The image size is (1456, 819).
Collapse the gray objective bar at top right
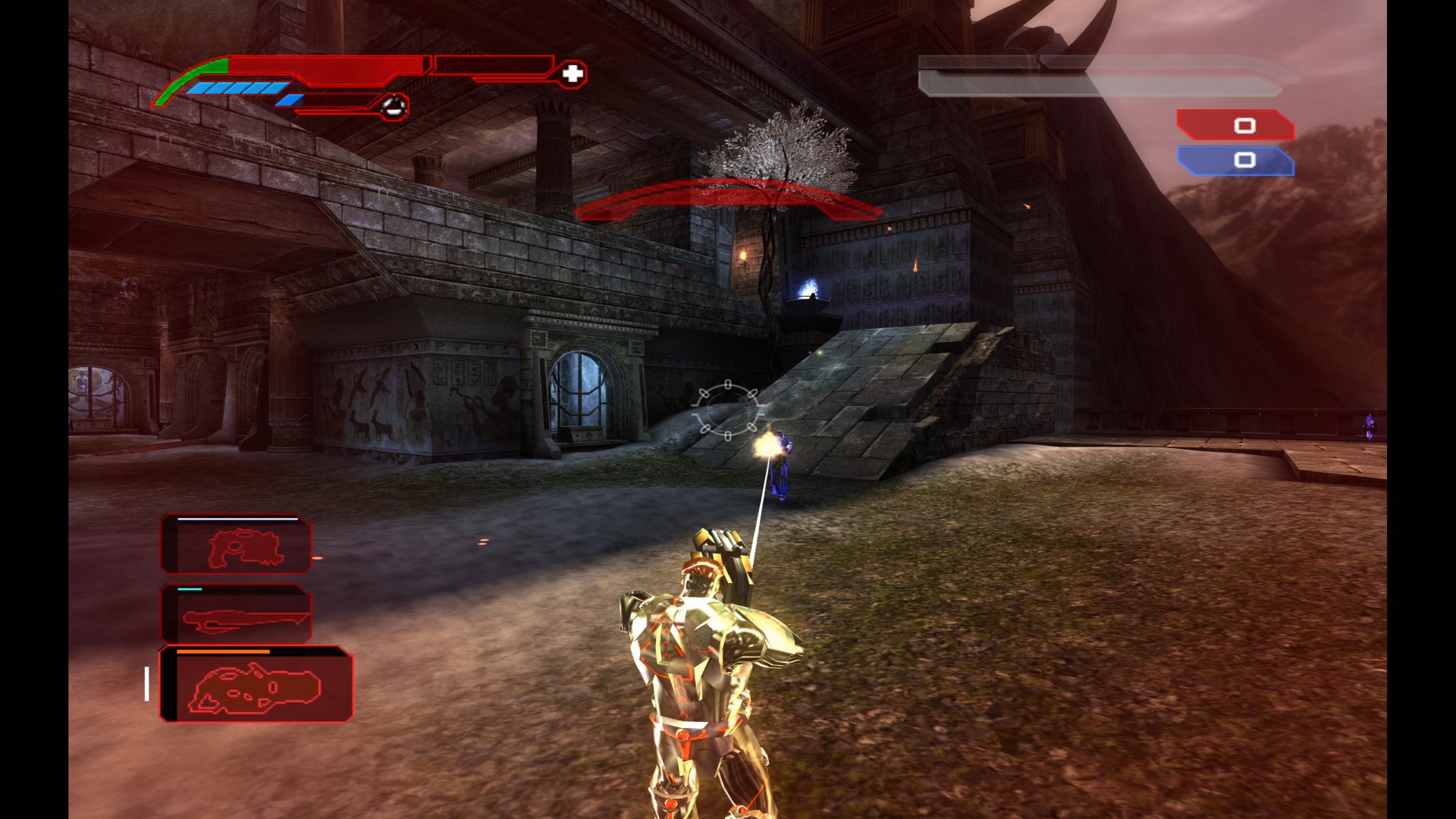tap(1103, 77)
